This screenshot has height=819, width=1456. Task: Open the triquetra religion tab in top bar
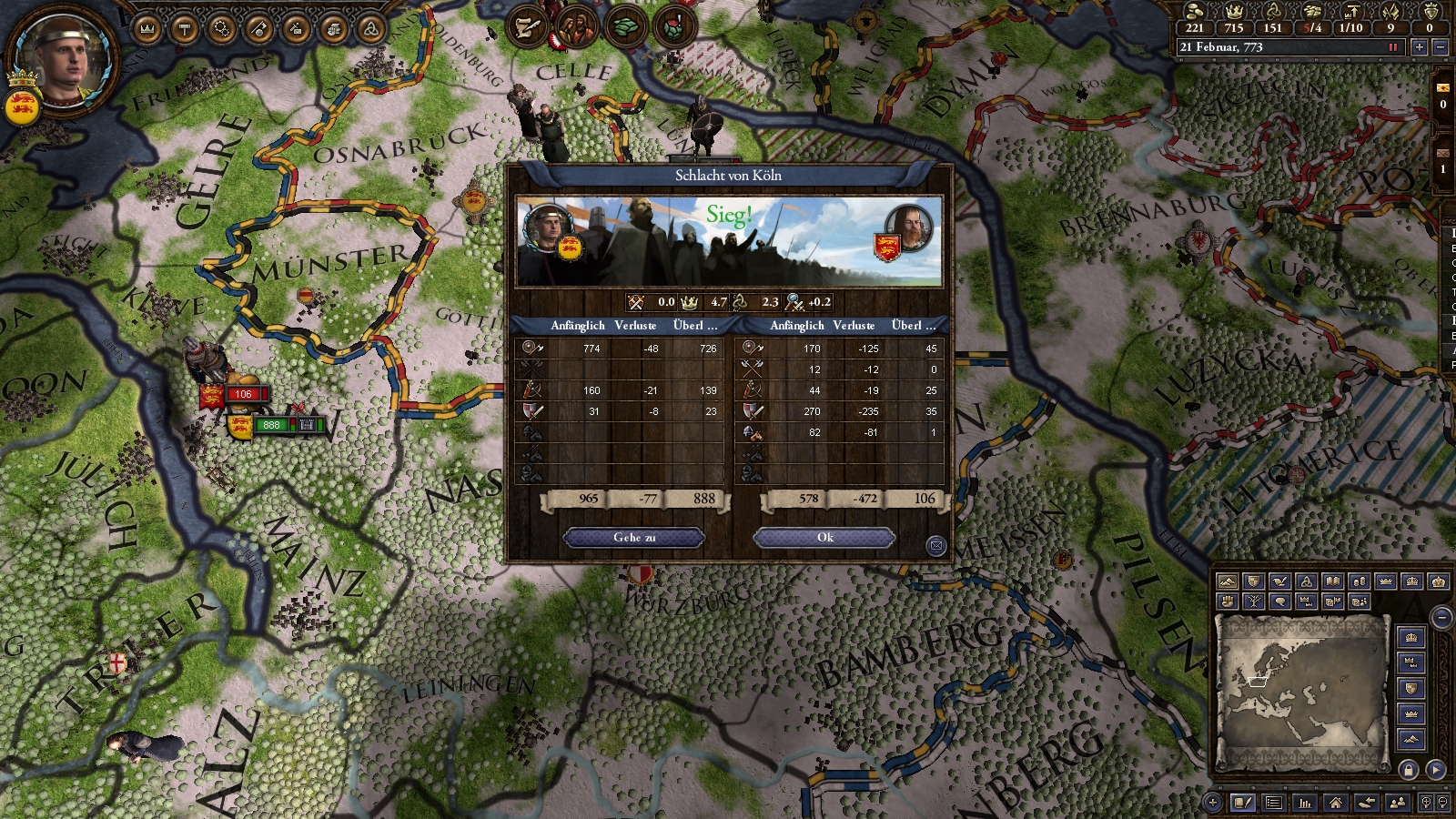coord(370,29)
